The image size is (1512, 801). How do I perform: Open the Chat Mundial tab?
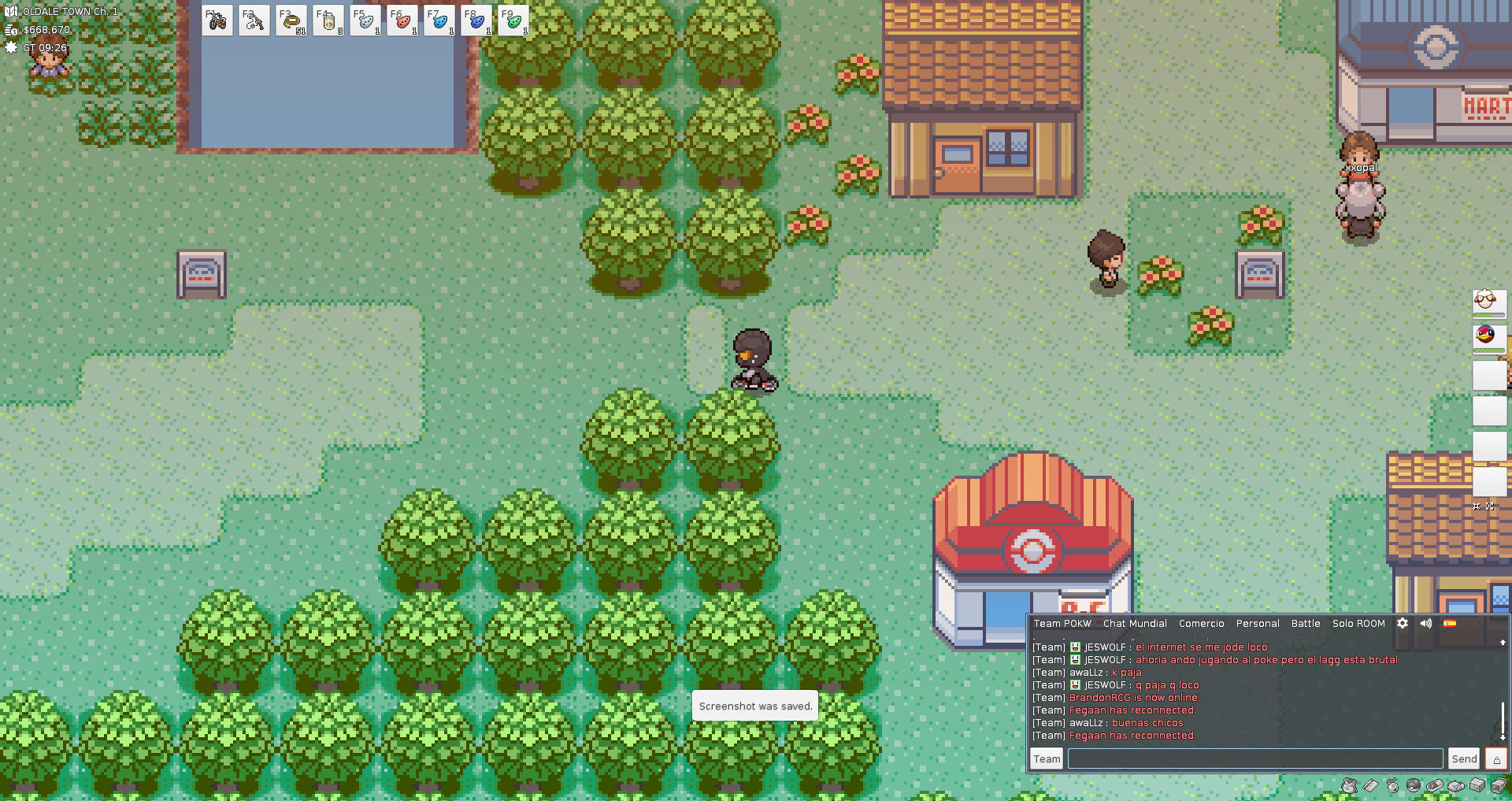1135,624
